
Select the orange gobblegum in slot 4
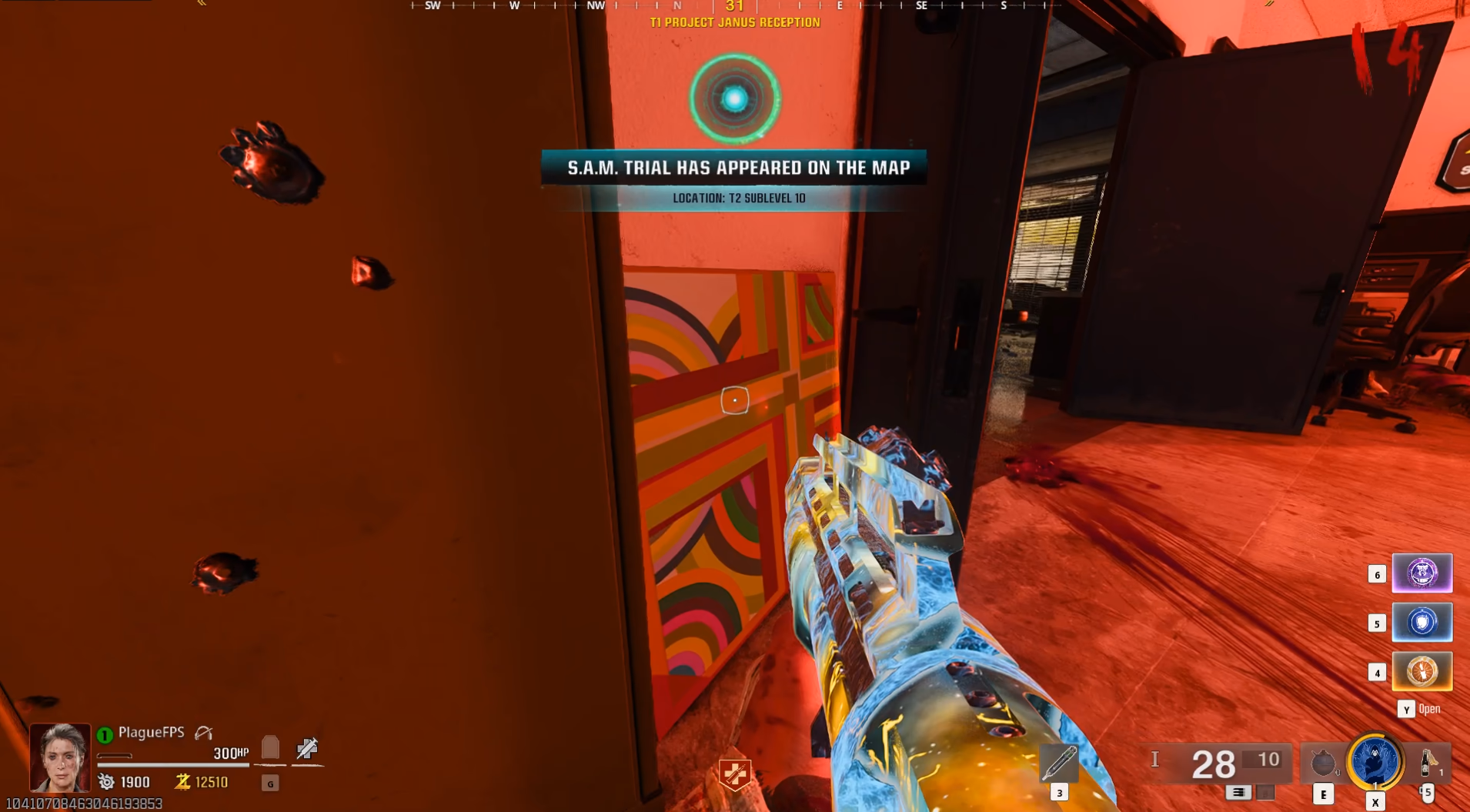[1422, 672]
